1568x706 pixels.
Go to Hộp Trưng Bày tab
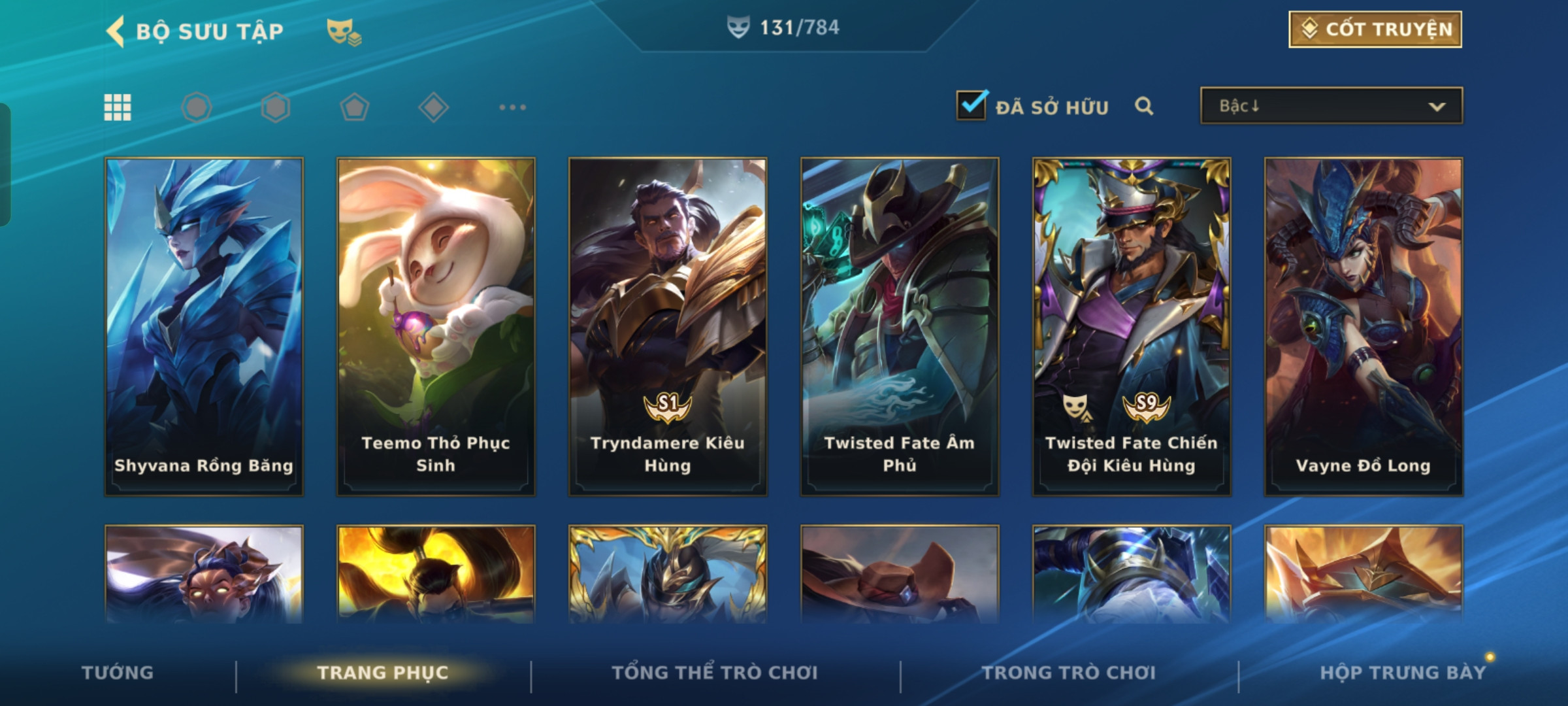(x=1403, y=673)
